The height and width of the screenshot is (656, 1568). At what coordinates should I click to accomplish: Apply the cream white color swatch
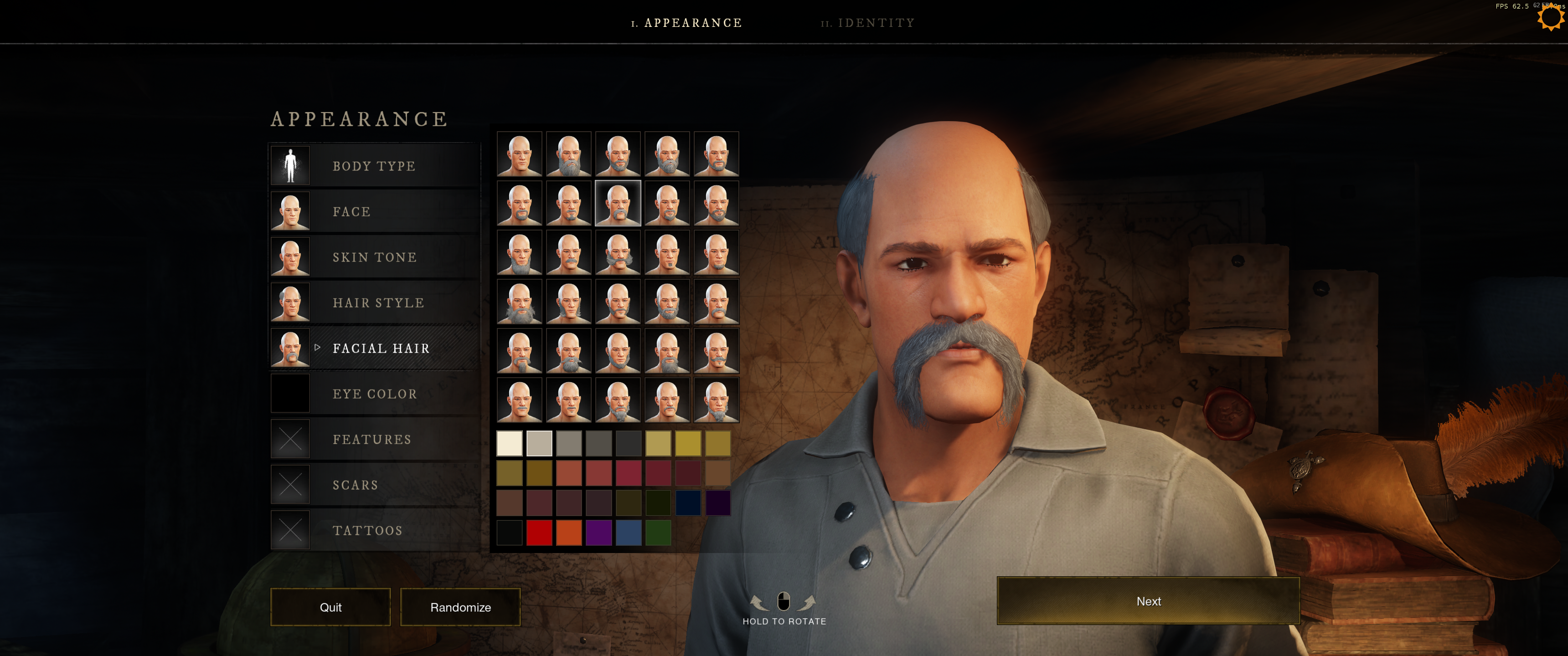pyautogui.click(x=510, y=444)
